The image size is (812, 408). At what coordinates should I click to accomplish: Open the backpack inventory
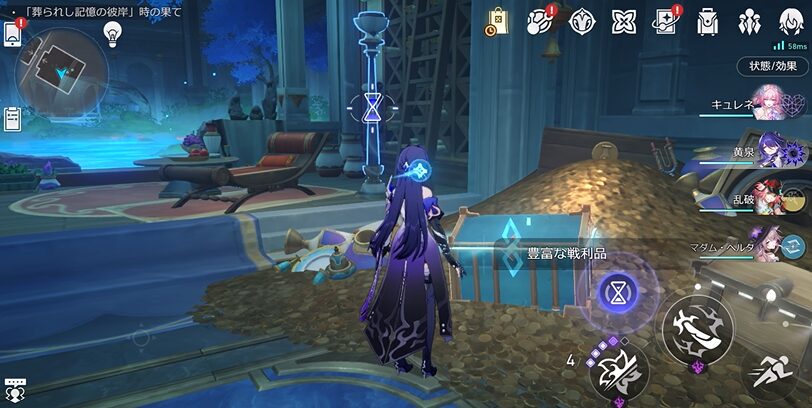(708, 20)
